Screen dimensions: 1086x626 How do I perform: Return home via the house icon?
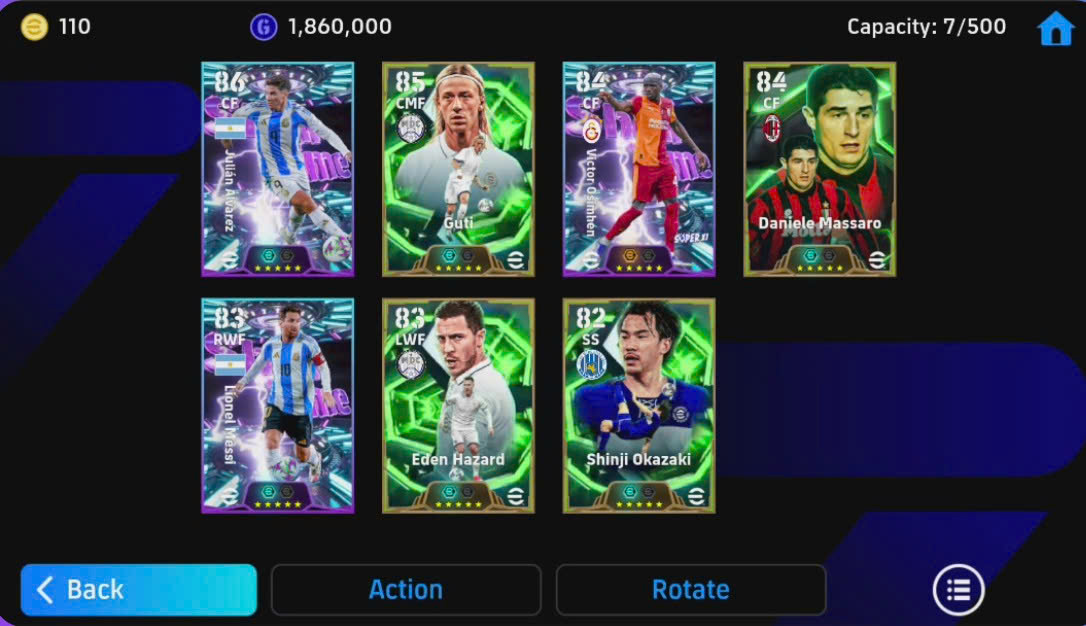[x=1055, y=29]
